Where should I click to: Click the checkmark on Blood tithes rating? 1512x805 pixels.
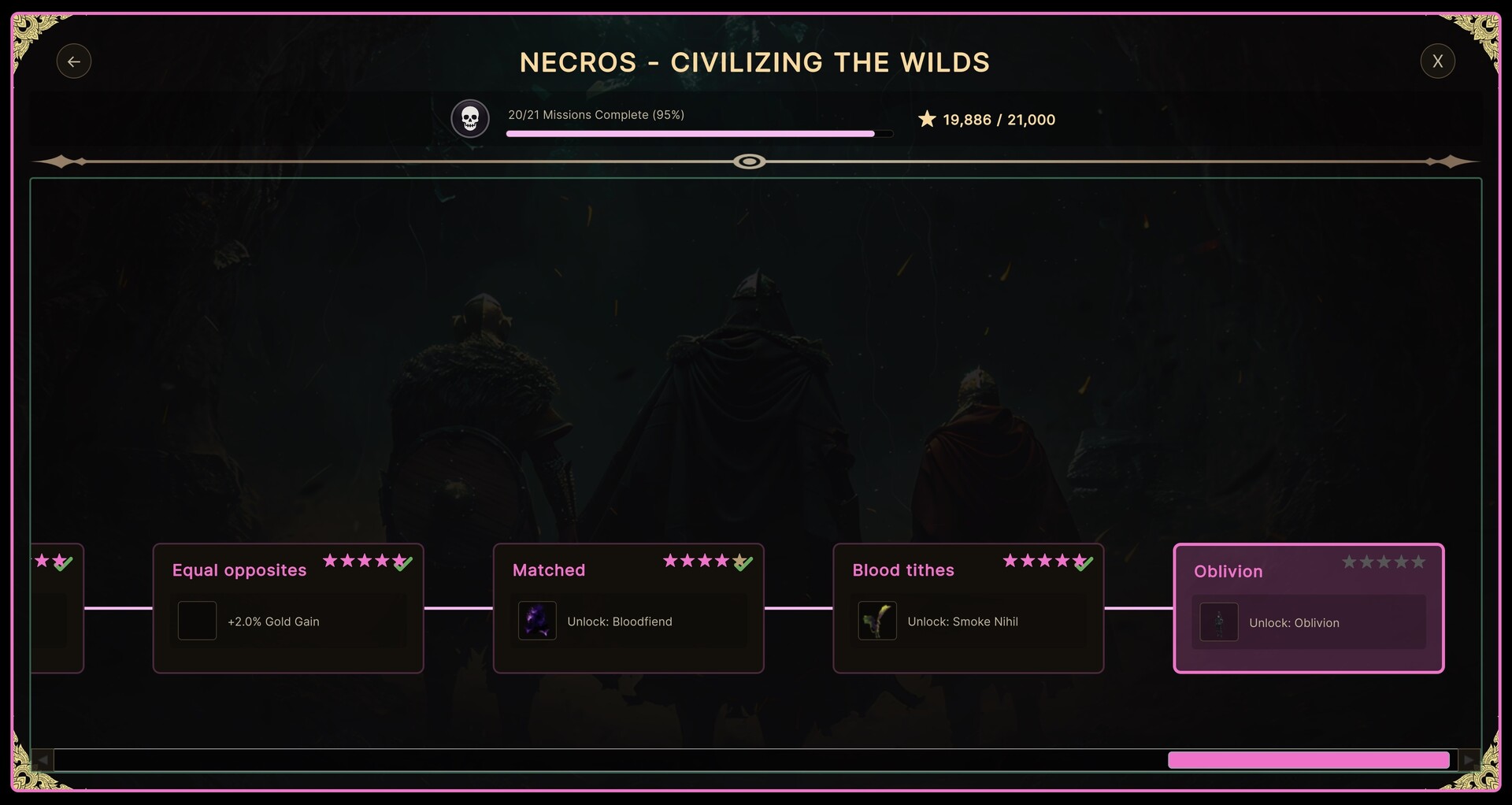(1084, 562)
